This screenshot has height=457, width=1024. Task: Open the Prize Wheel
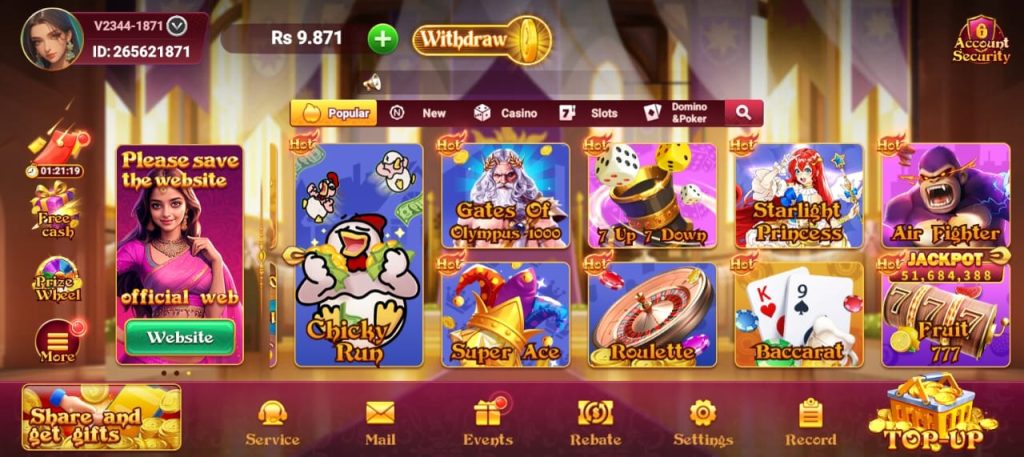[x=57, y=280]
